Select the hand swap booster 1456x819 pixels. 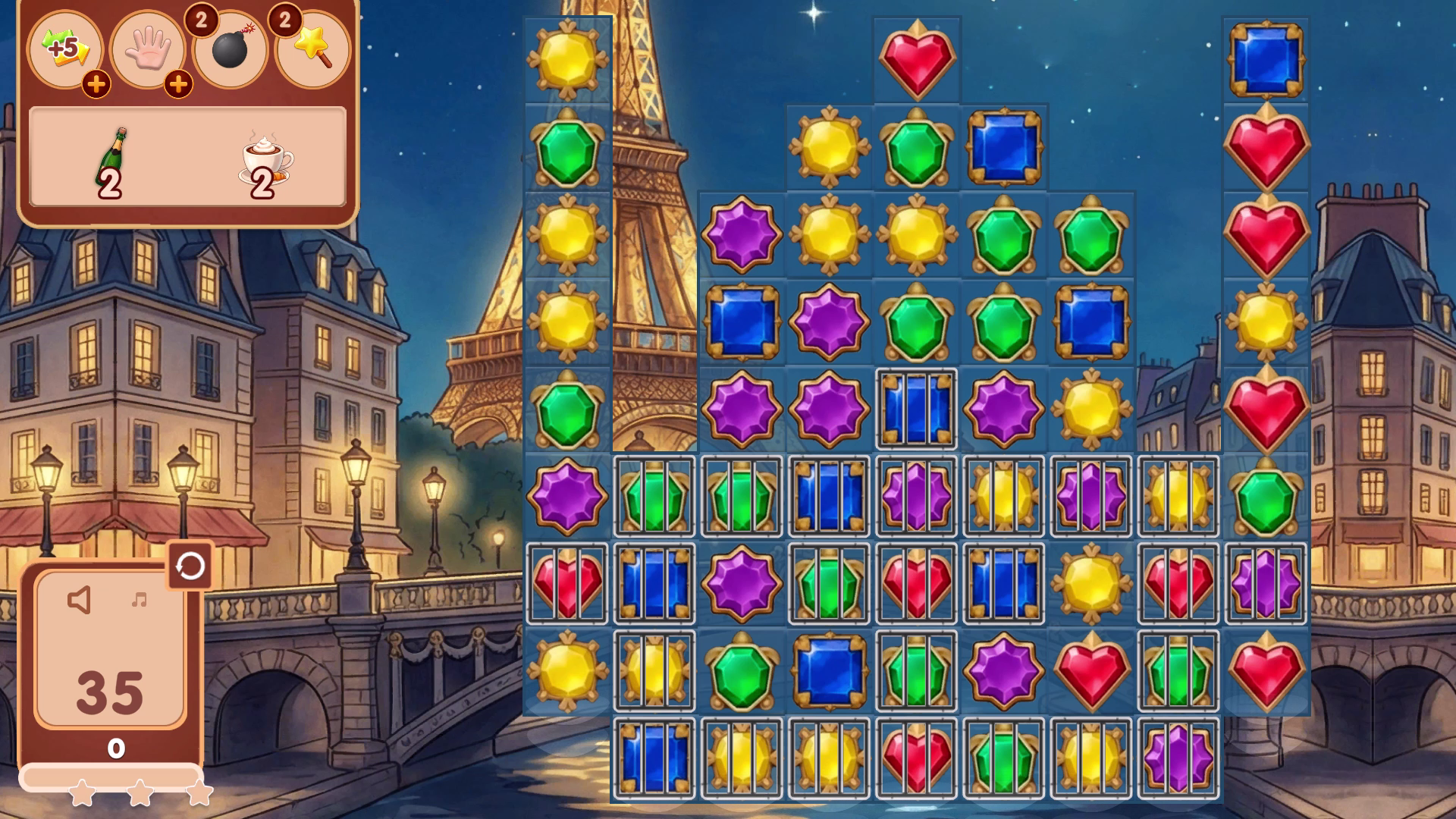150,50
